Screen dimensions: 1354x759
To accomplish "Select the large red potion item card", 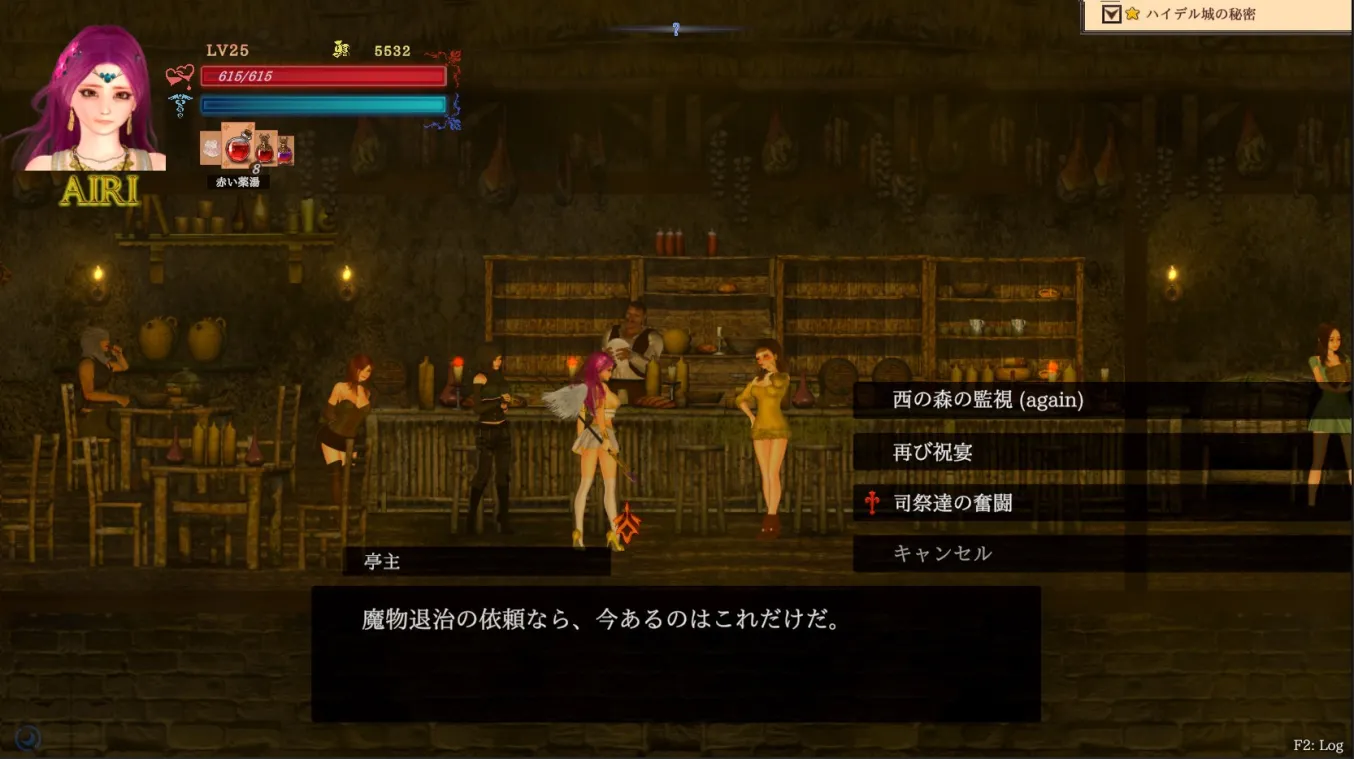I will [x=238, y=147].
